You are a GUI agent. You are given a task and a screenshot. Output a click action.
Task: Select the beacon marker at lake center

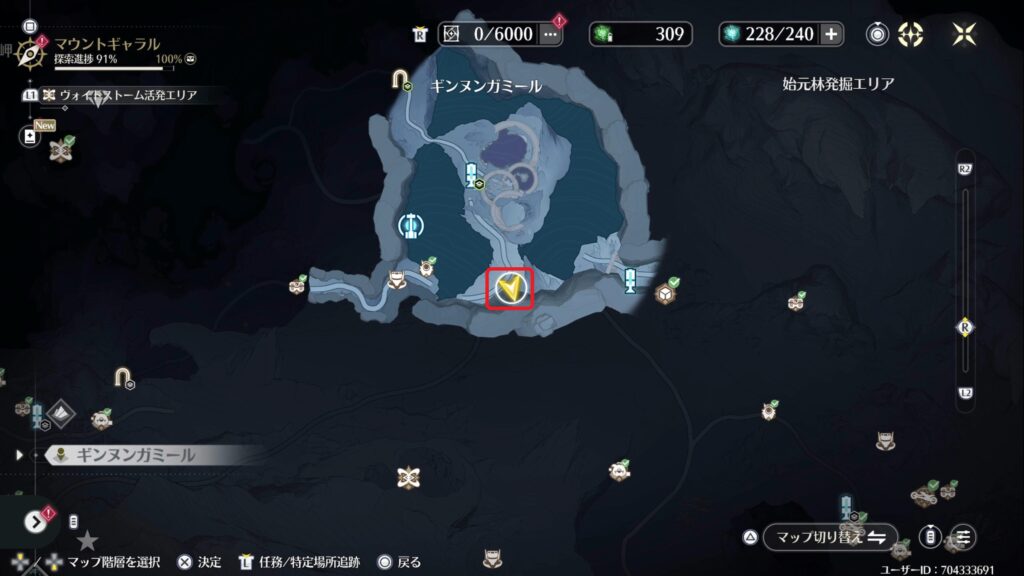(472, 175)
